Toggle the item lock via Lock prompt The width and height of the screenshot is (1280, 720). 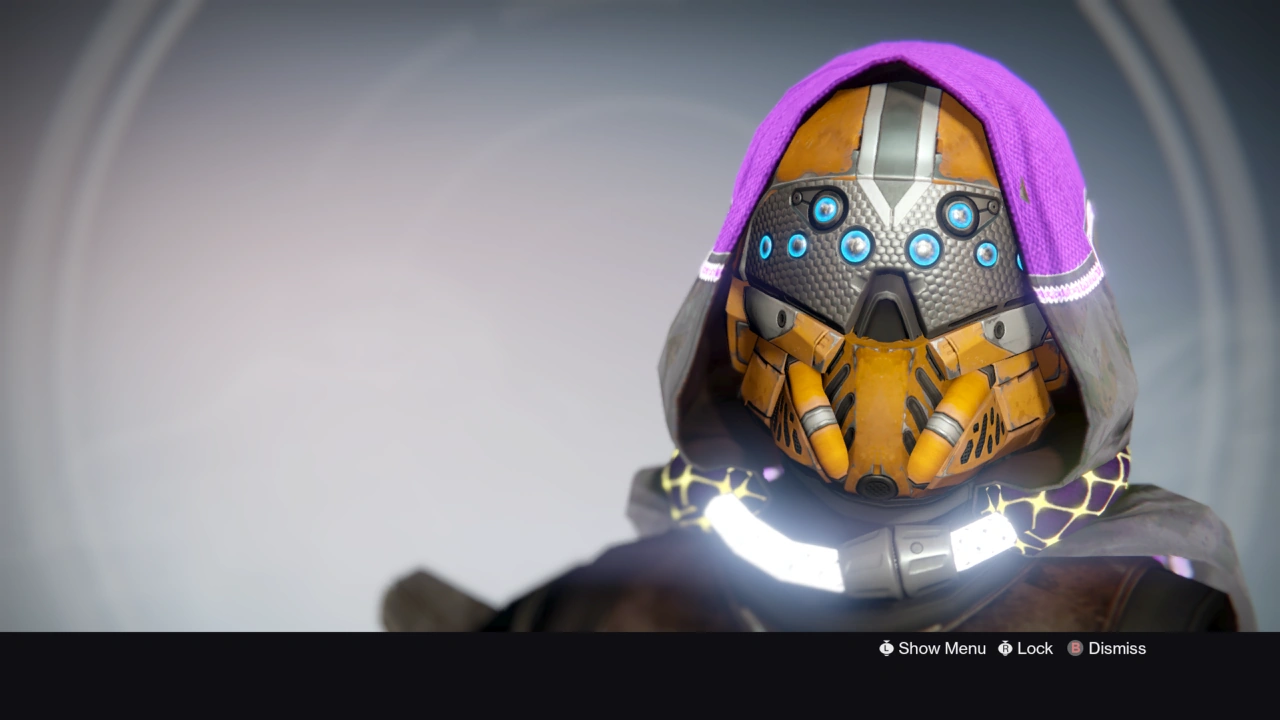click(1033, 648)
